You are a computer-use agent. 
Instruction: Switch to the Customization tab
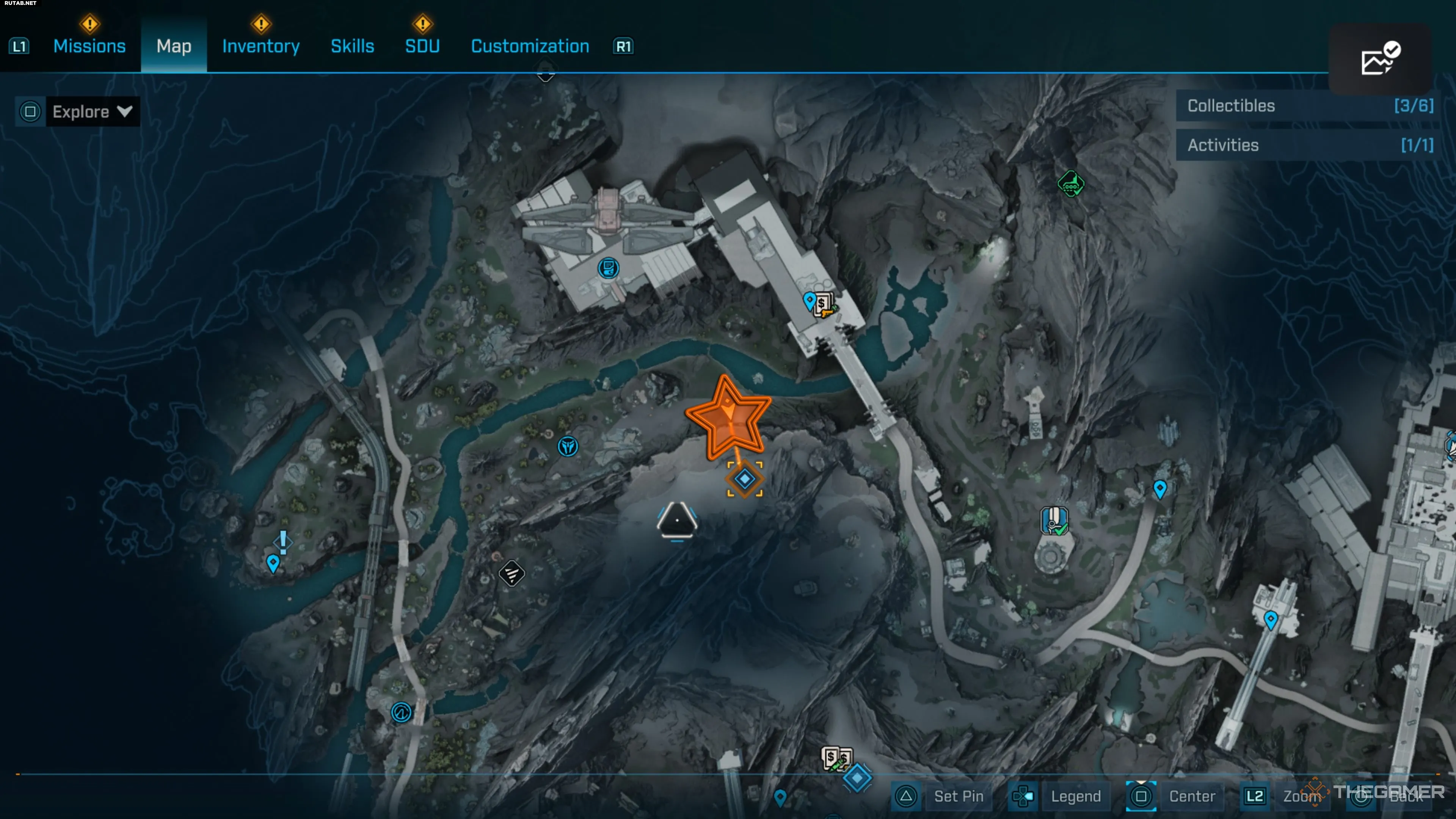pyautogui.click(x=530, y=46)
